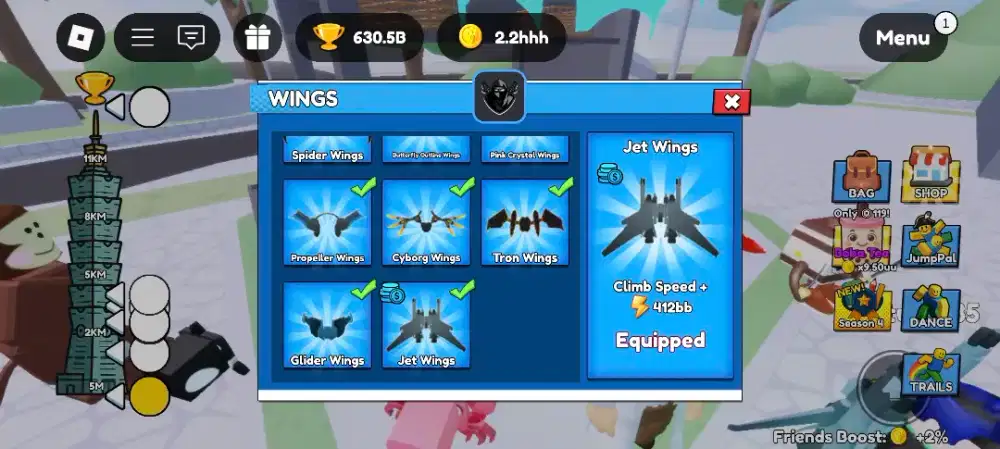Close the Wings window
The width and height of the screenshot is (1000, 449).
[731, 102]
